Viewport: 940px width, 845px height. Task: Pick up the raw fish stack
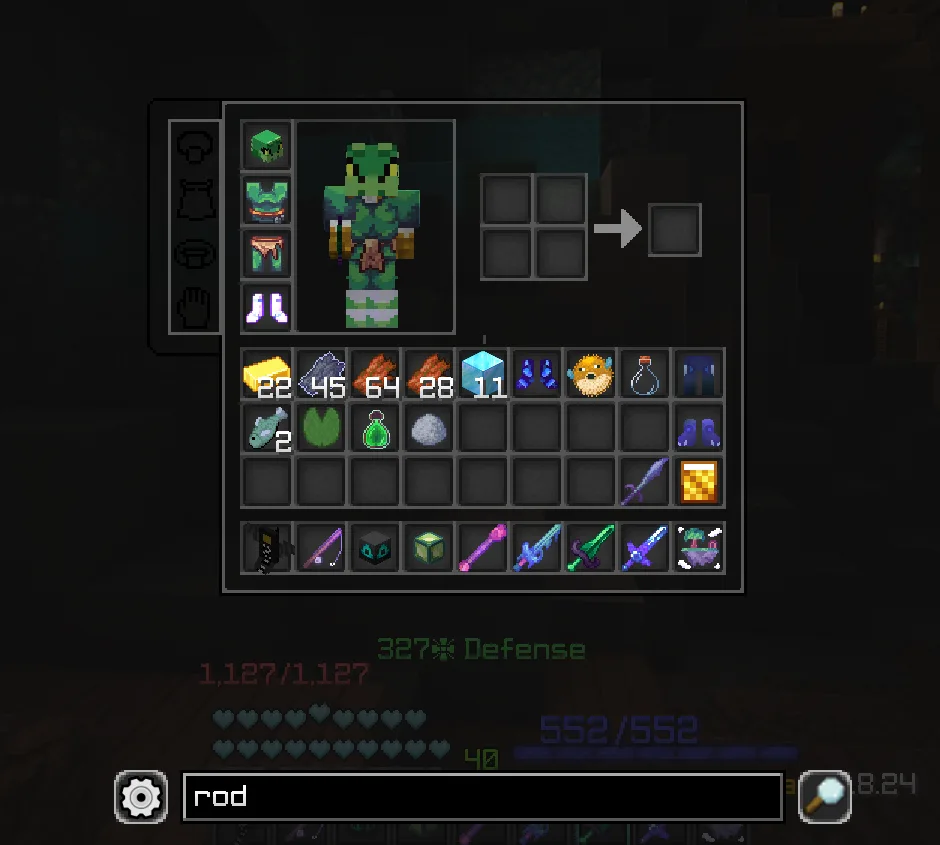click(267, 428)
